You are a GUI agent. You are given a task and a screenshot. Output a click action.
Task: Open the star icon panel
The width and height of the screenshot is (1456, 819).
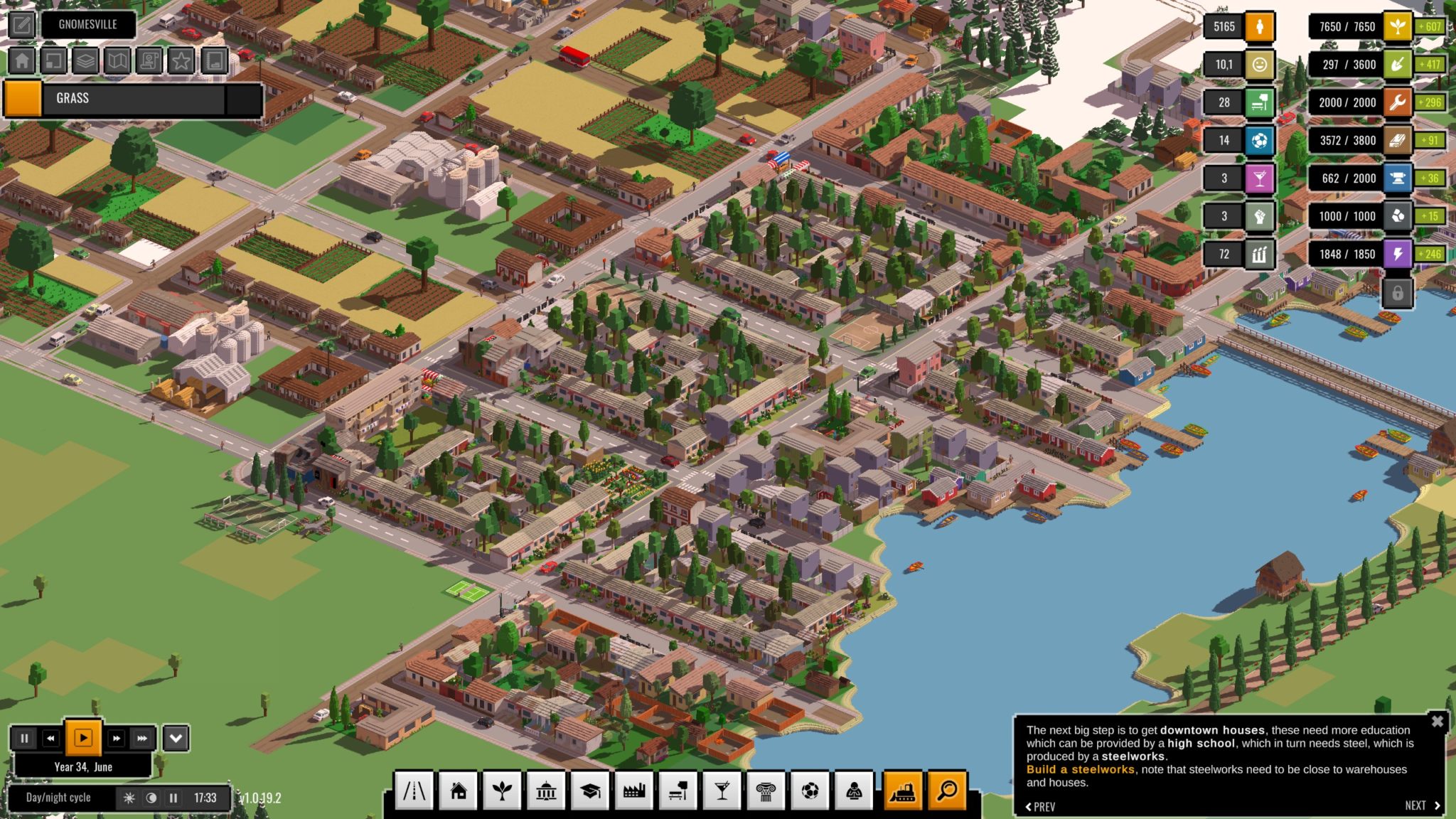coord(181,61)
